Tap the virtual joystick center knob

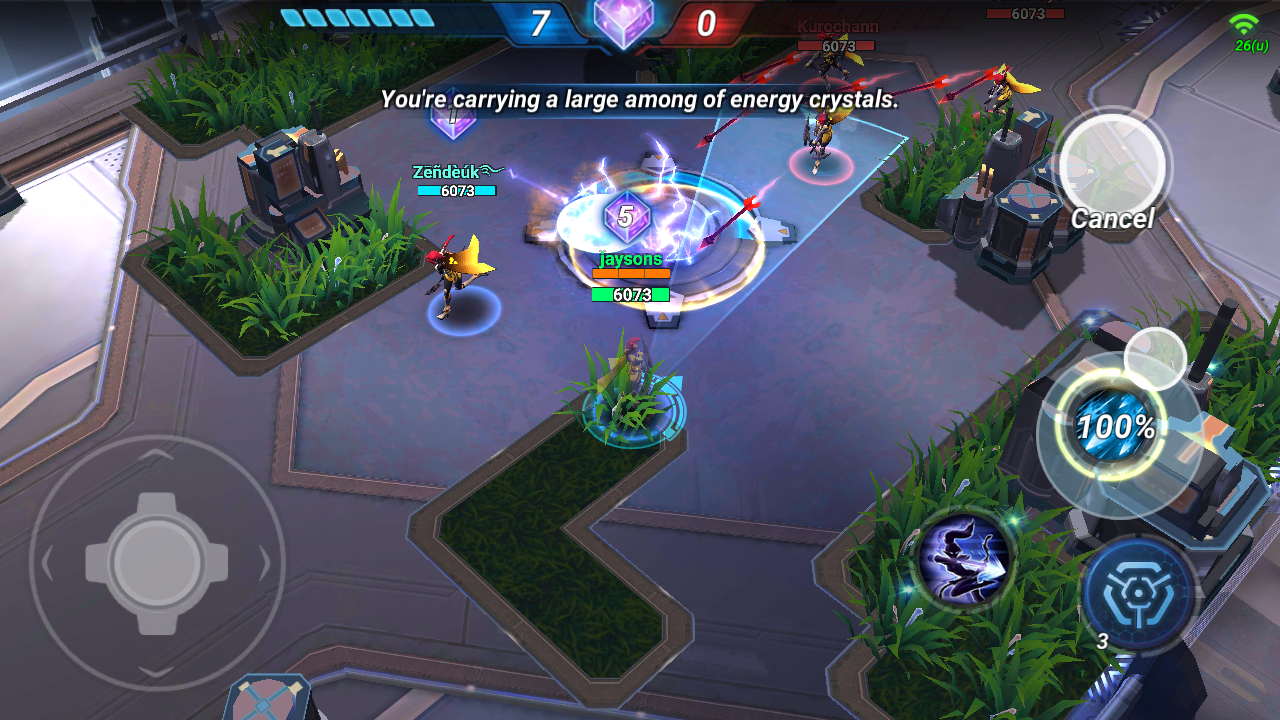tap(157, 562)
